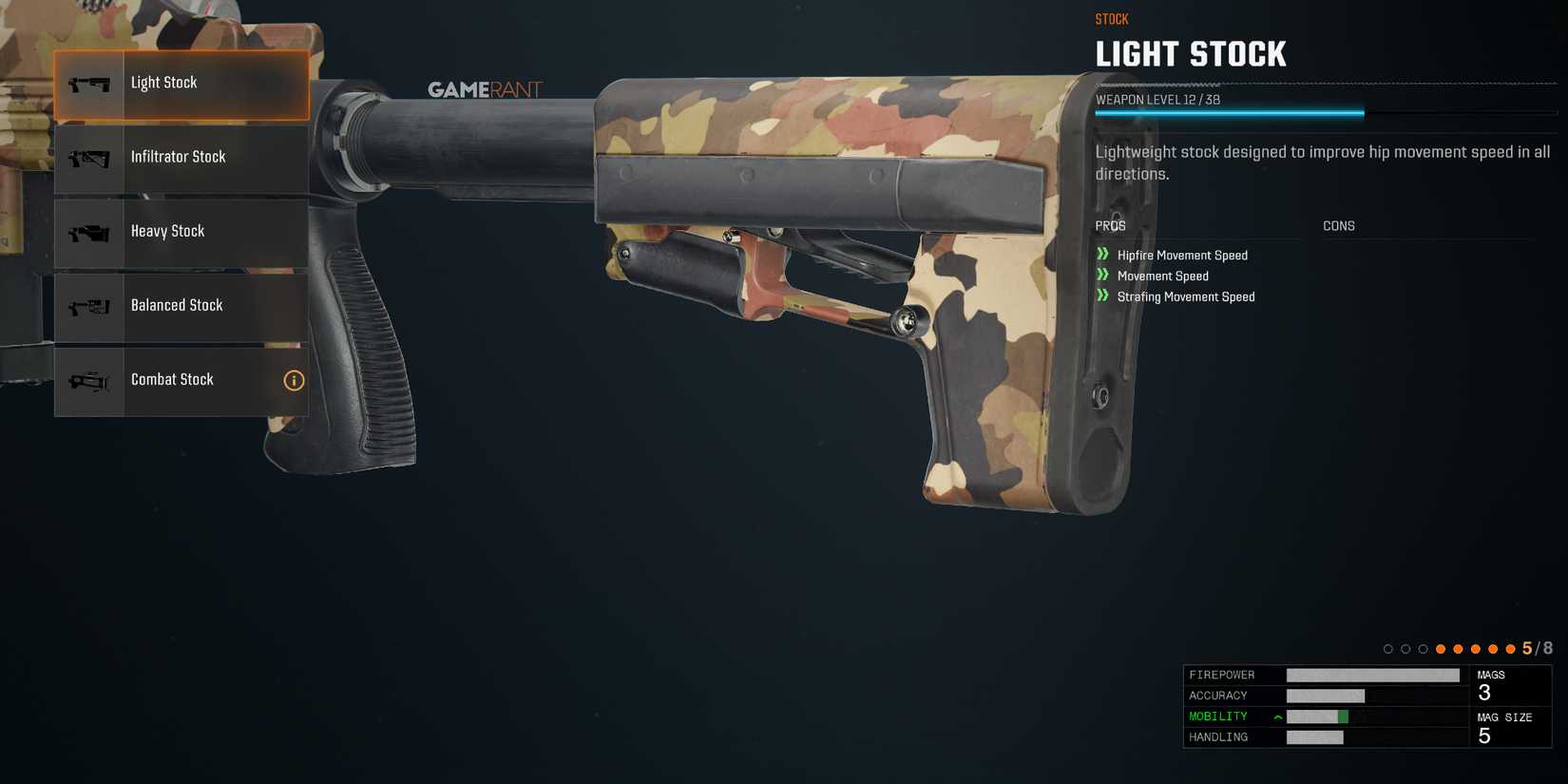Expand the Pros section header
This screenshot has width=1568, height=784.
click(x=1111, y=225)
